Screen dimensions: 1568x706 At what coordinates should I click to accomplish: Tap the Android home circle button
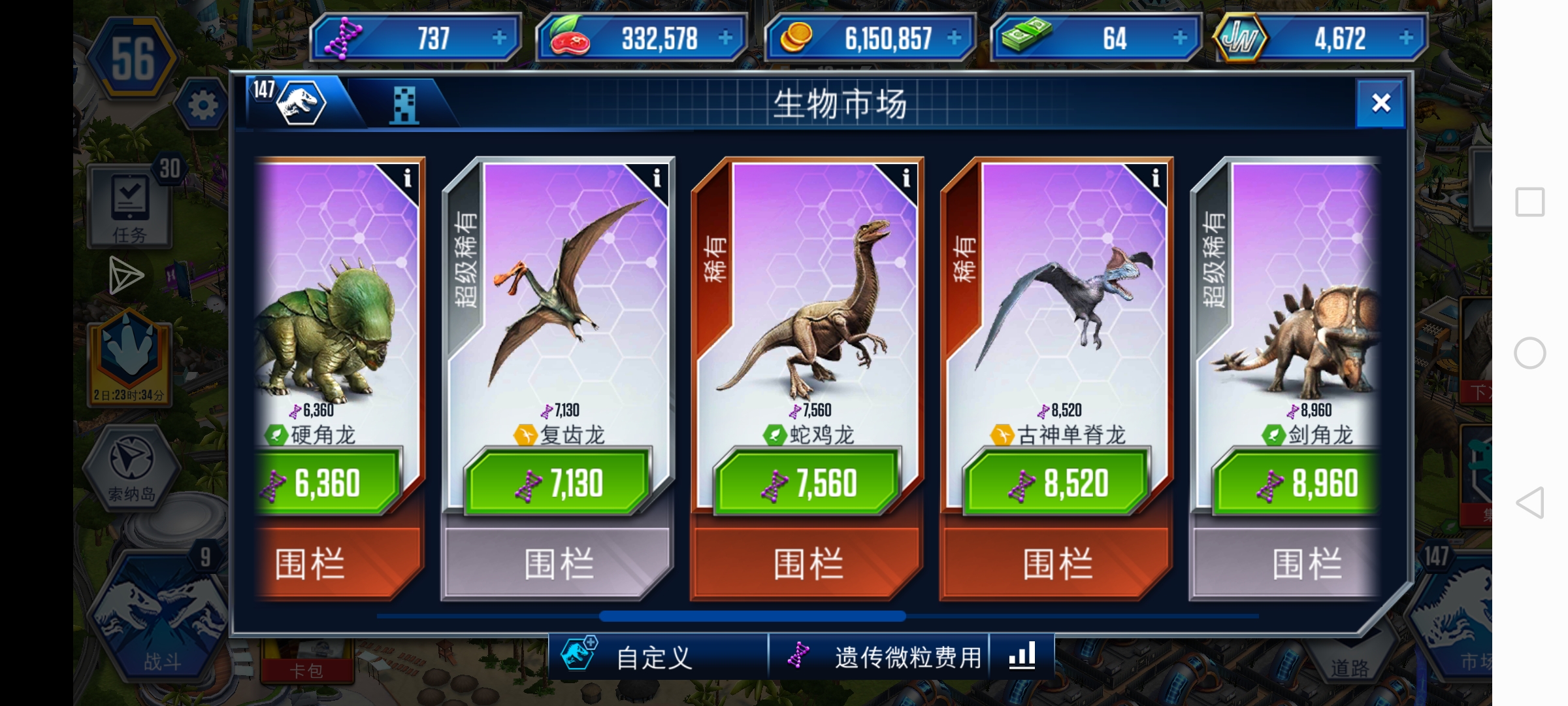click(x=1529, y=354)
